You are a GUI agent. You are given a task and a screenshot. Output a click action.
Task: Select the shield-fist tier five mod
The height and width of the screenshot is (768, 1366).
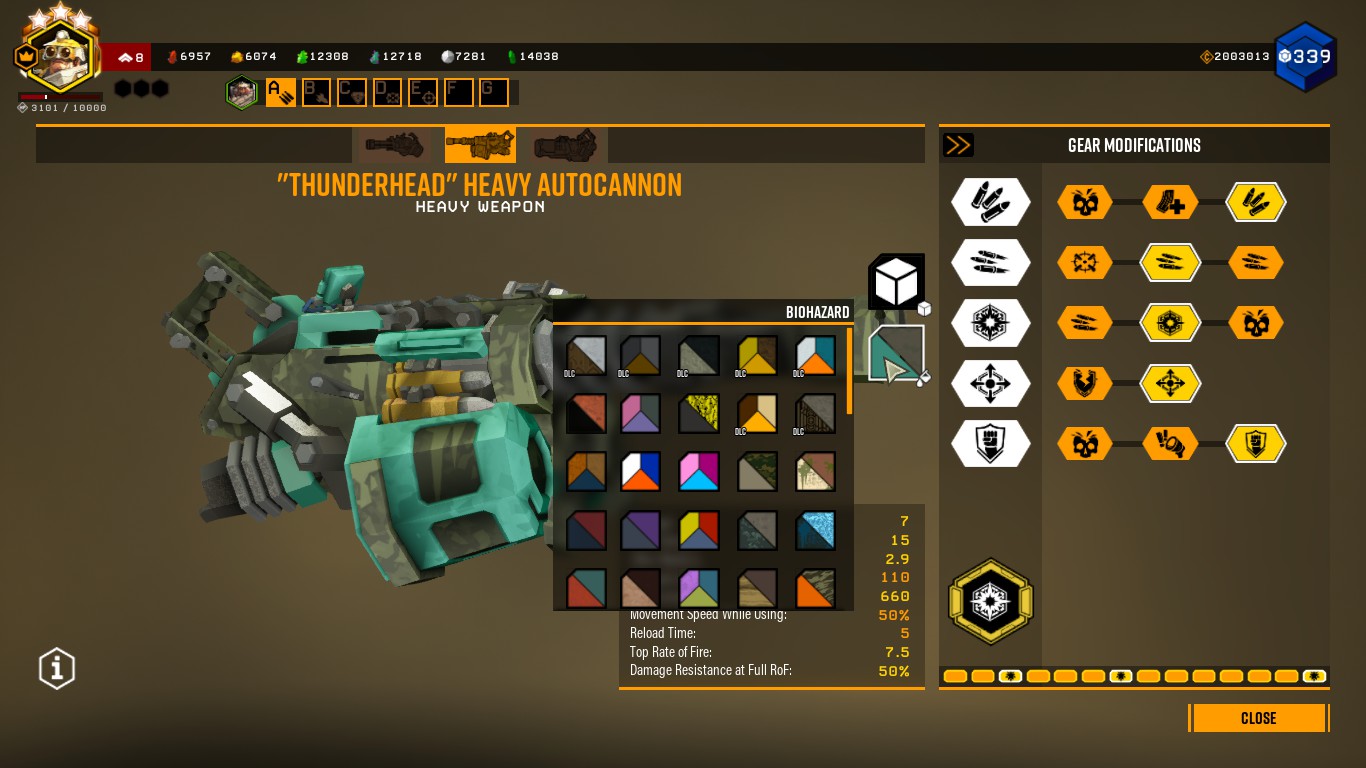pyautogui.click(x=1256, y=443)
